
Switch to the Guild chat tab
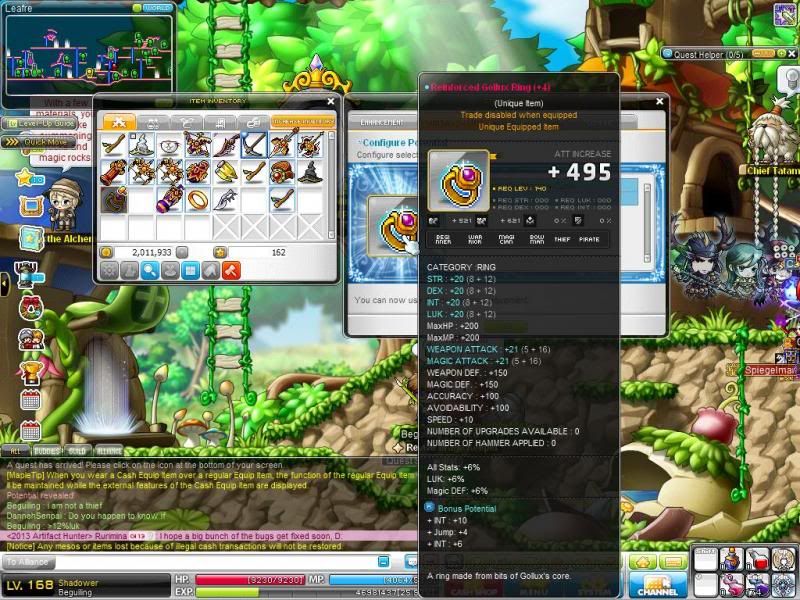pos(78,451)
